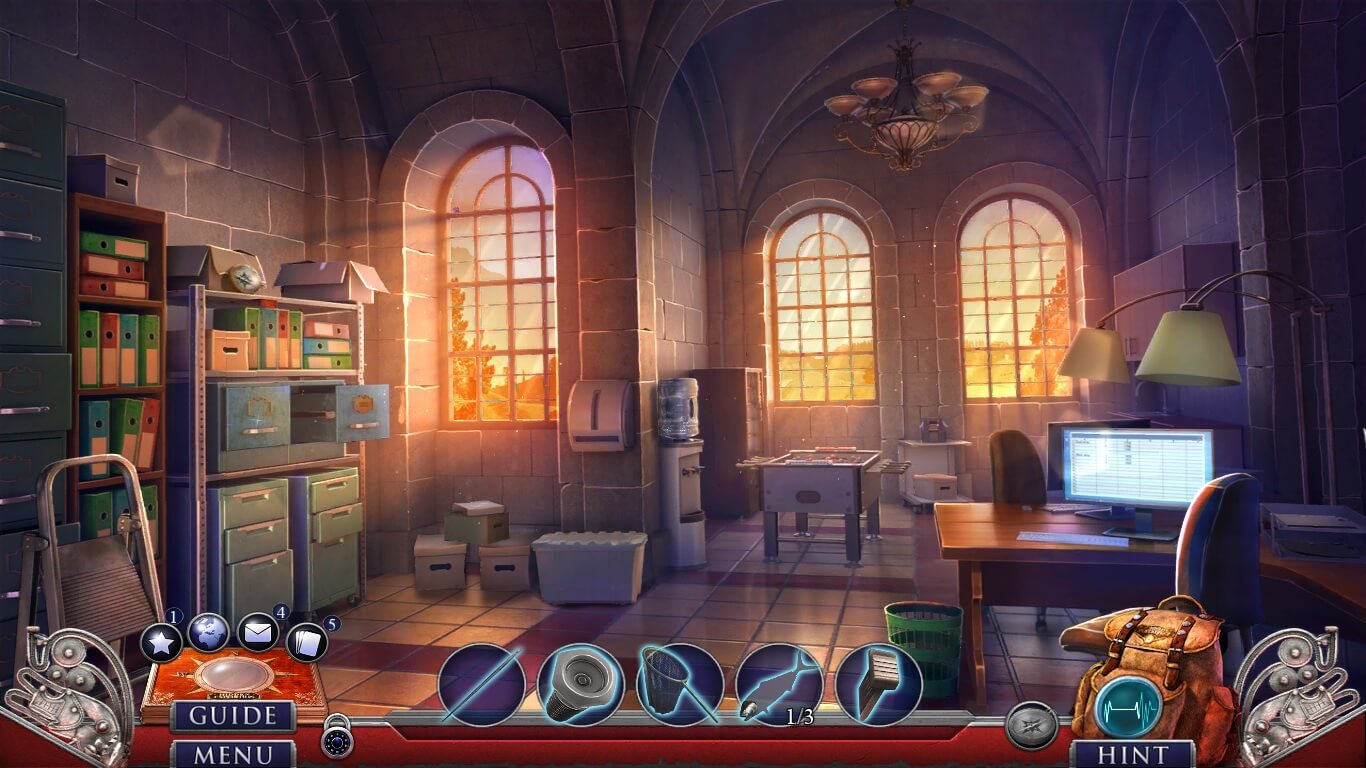Viewport: 1366px width, 768px height.
Task: Open the Guide
Action: [233, 716]
